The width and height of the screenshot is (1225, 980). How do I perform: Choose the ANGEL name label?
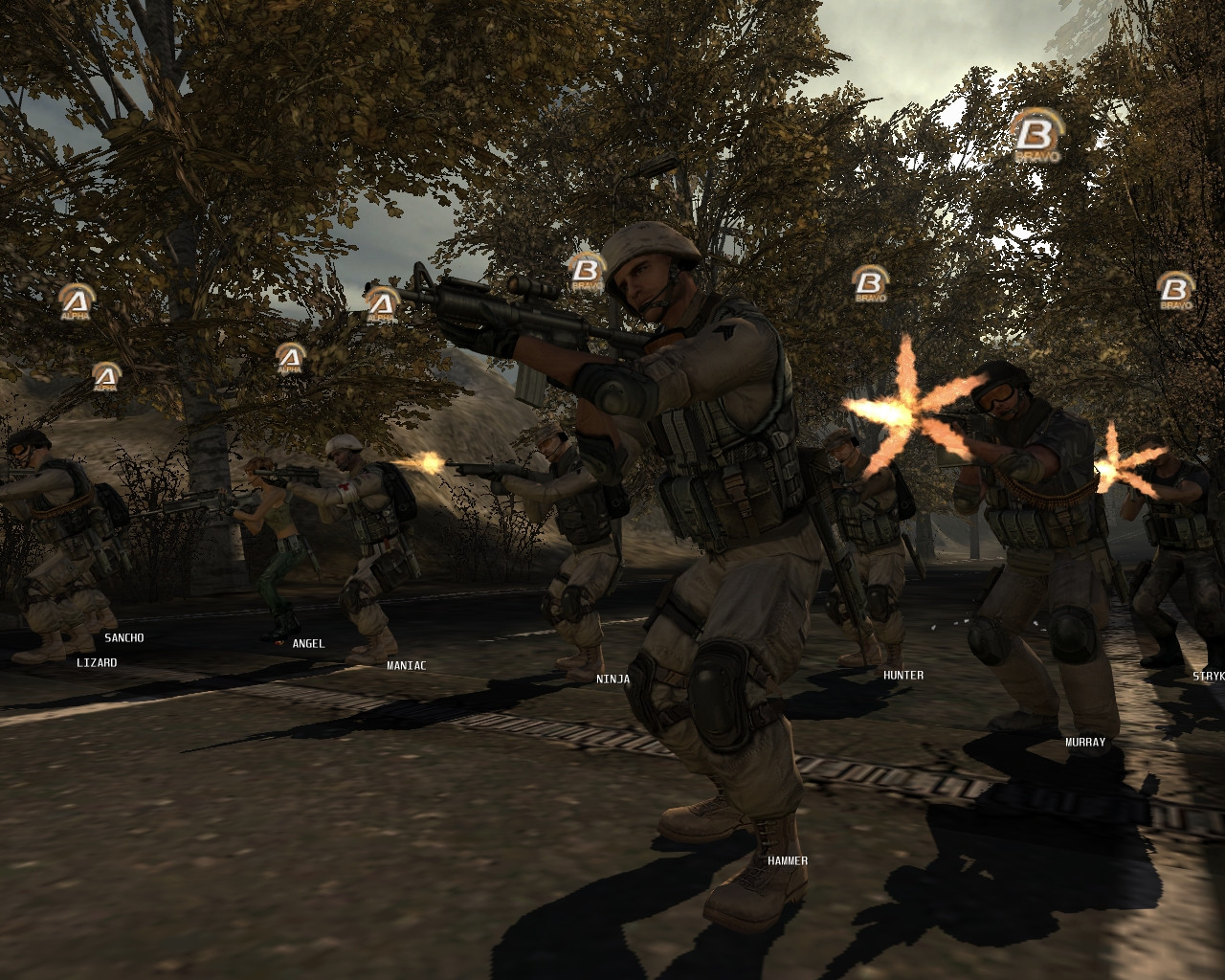[308, 644]
